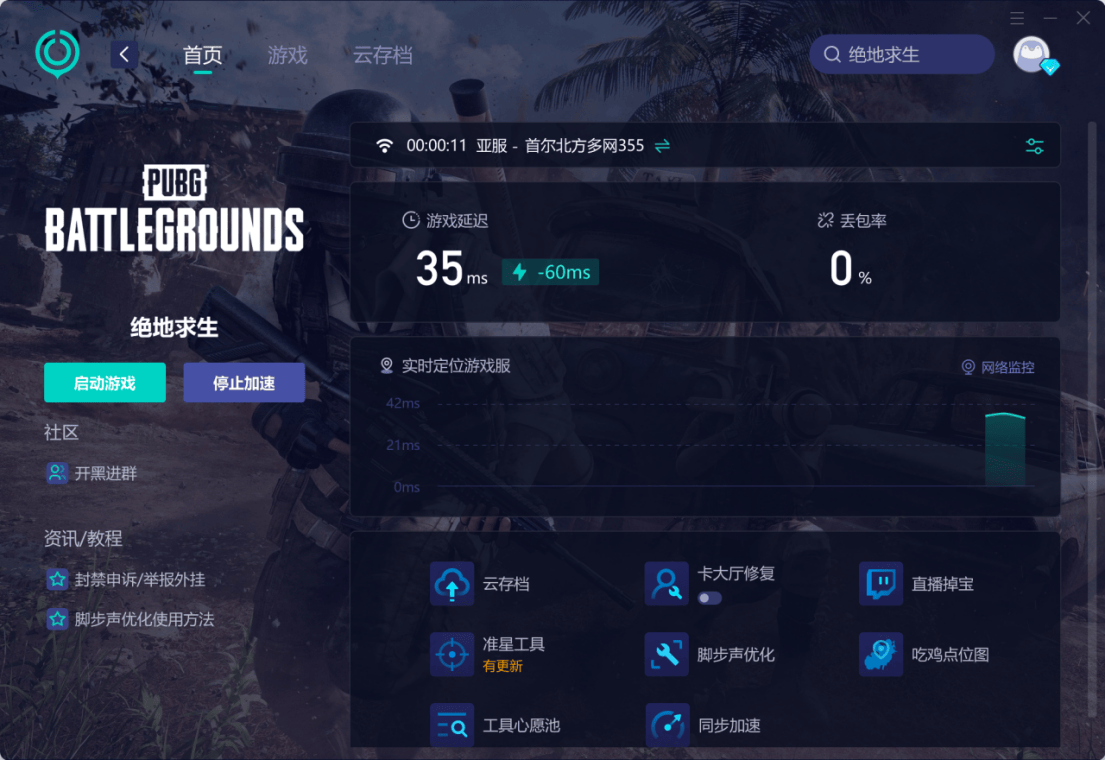Open the 云存档 tab at top
The image size is (1106, 761).
point(382,55)
